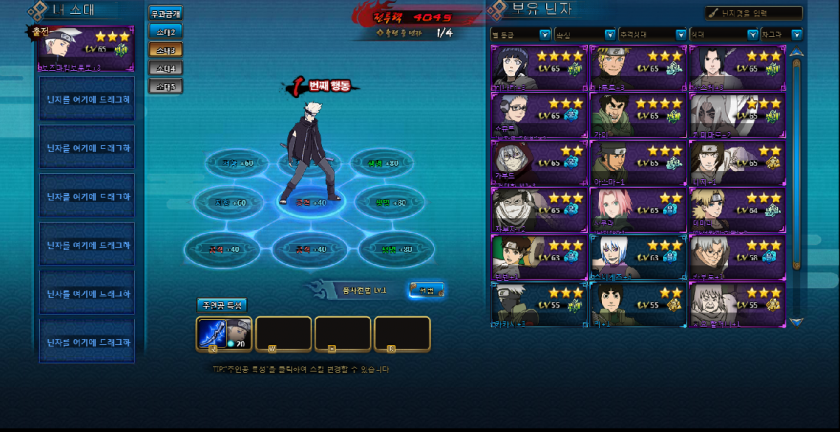Select the Kakashi ninja card
The image size is (840, 432).
[538, 303]
